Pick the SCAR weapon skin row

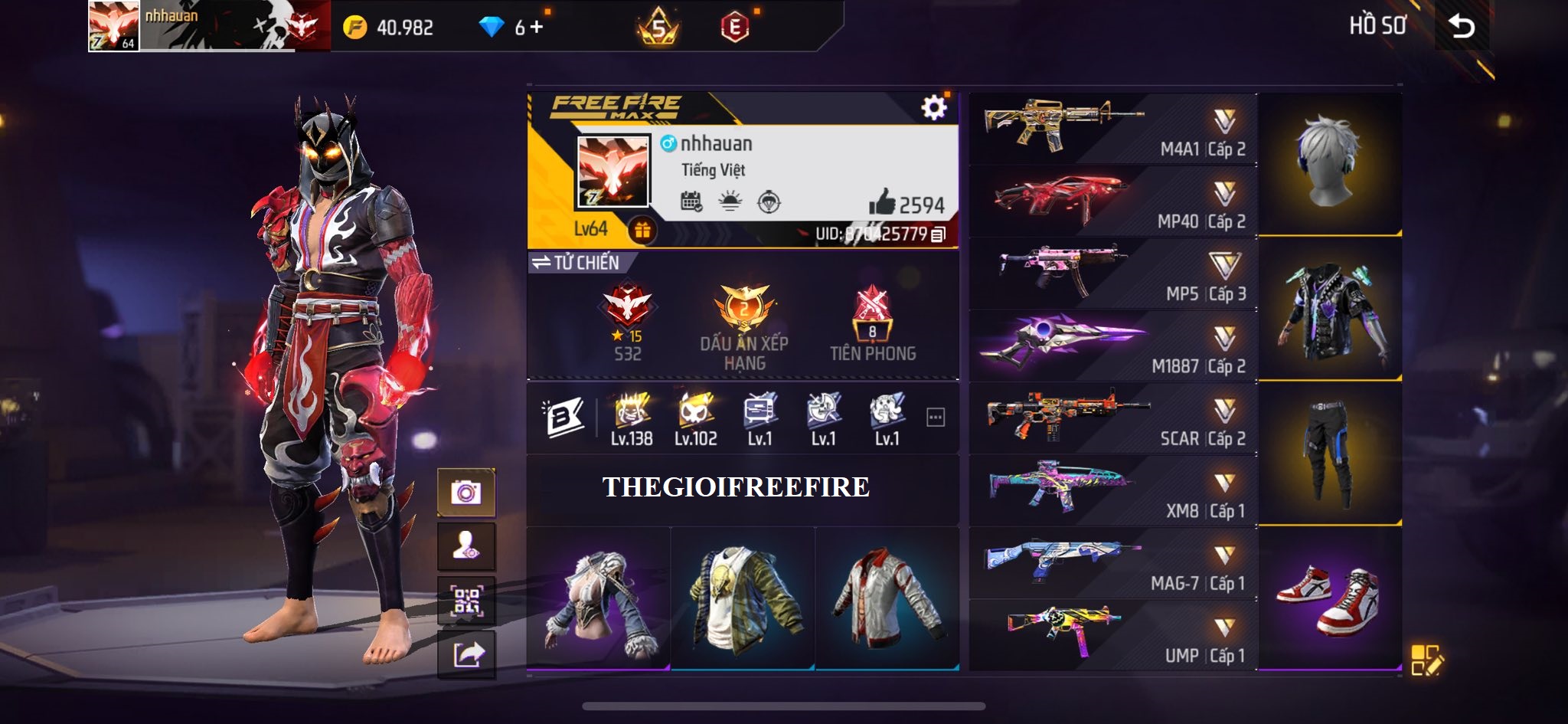[1112, 418]
